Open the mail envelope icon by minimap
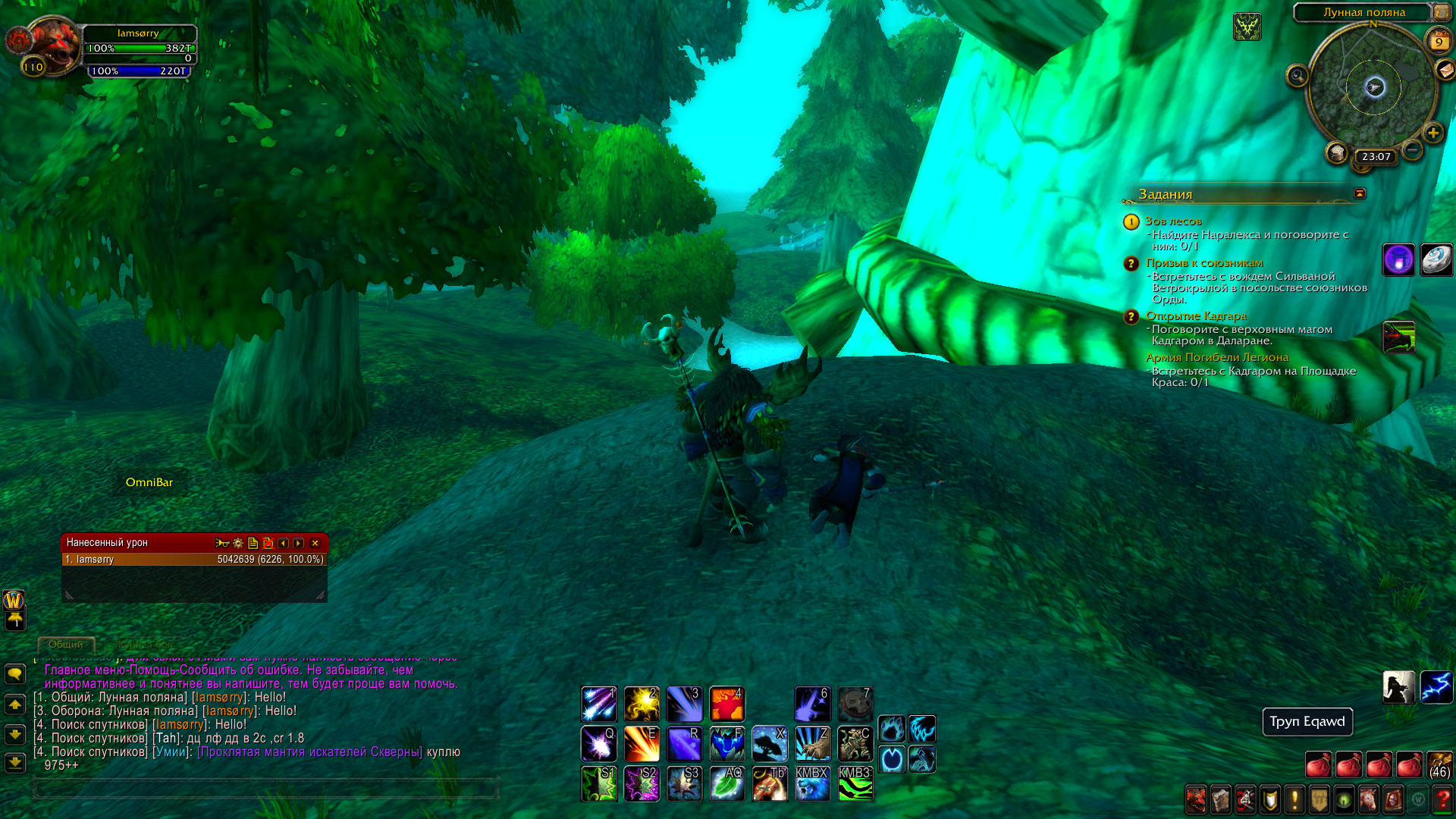The width and height of the screenshot is (1456, 819). coord(1445,70)
